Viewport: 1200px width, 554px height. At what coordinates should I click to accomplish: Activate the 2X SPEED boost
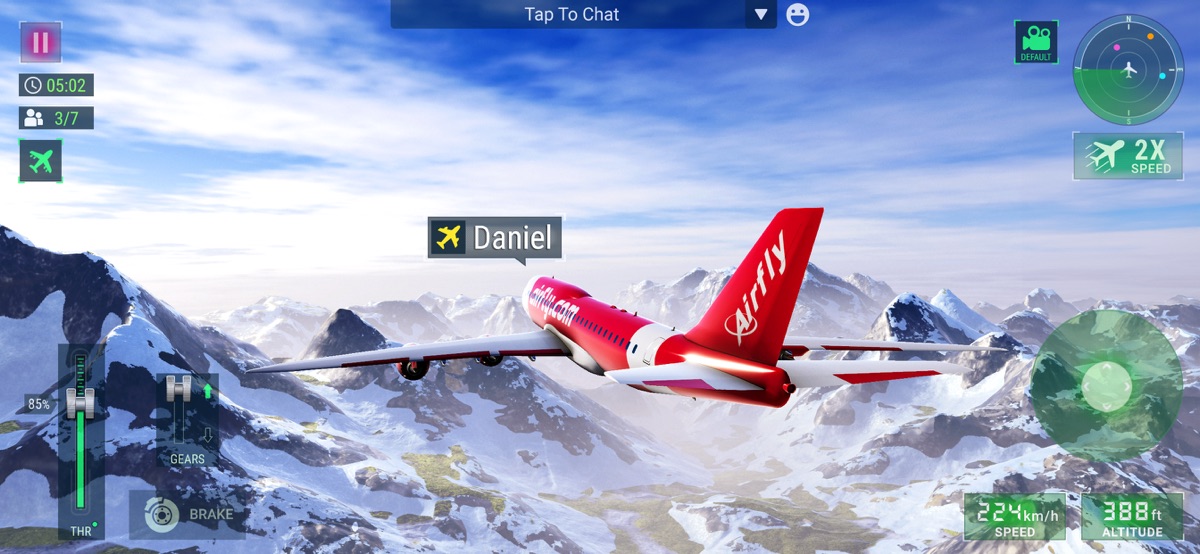tap(1128, 156)
